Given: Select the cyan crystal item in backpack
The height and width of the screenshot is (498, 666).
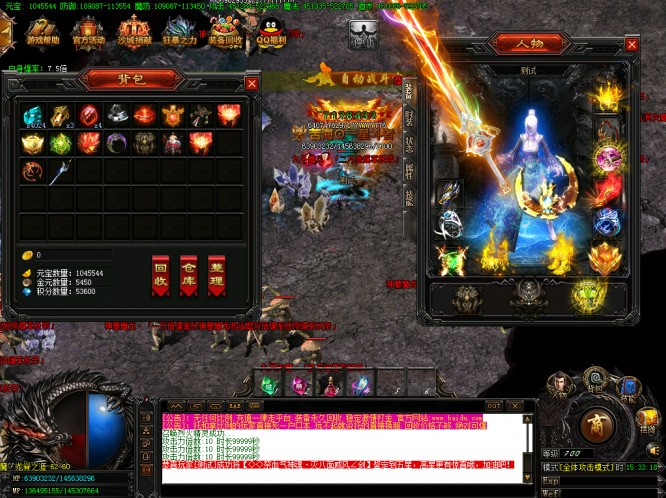Looking at the screenshot, I should [x=35, y=115].
